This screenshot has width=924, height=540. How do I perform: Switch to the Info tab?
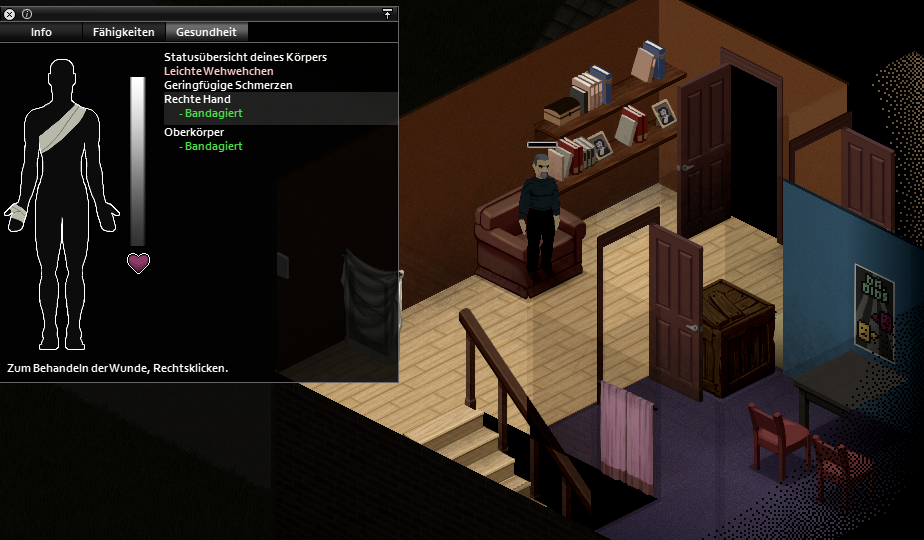[x=41, y=32]
